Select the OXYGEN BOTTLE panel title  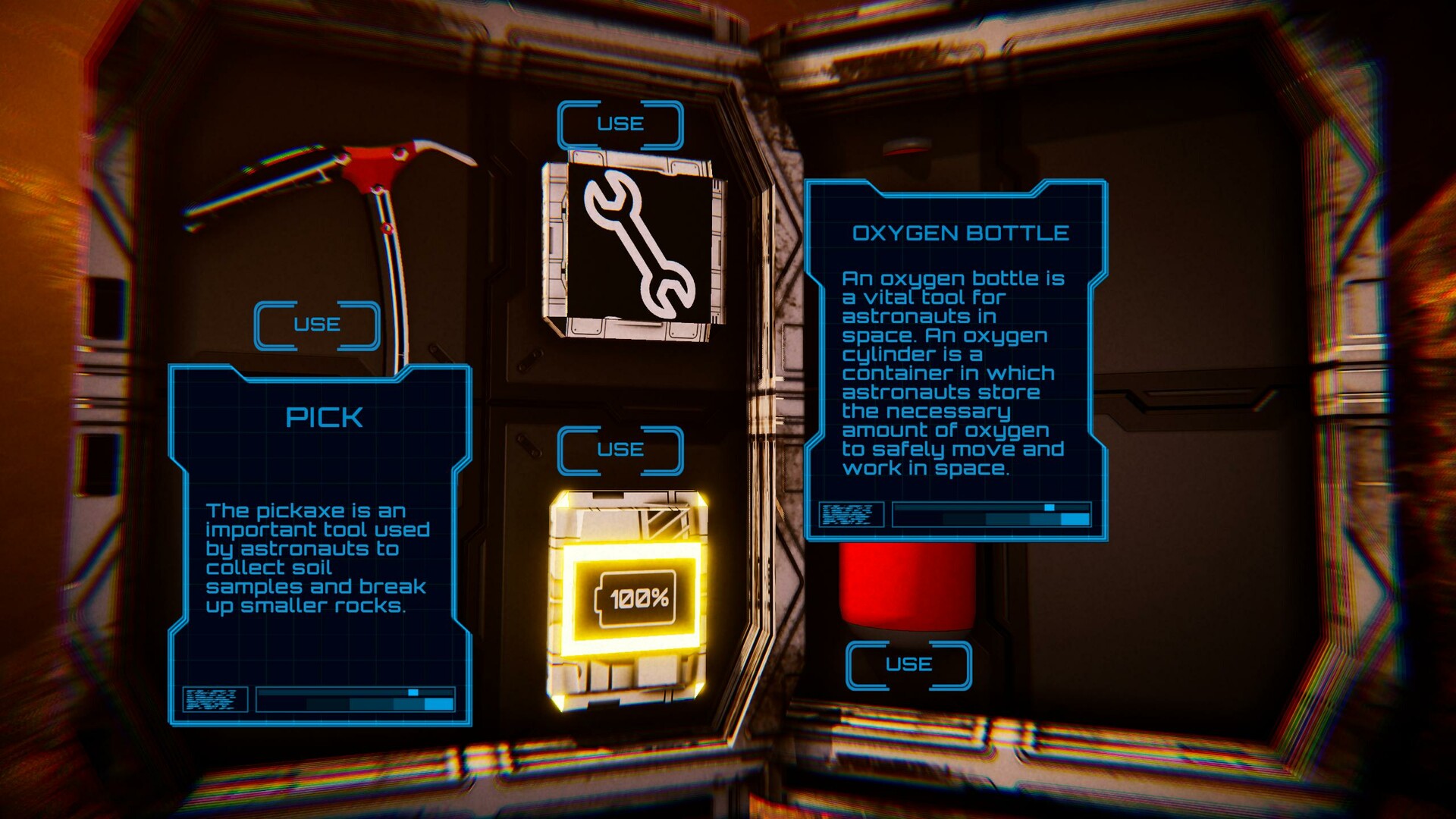point(962,234)
